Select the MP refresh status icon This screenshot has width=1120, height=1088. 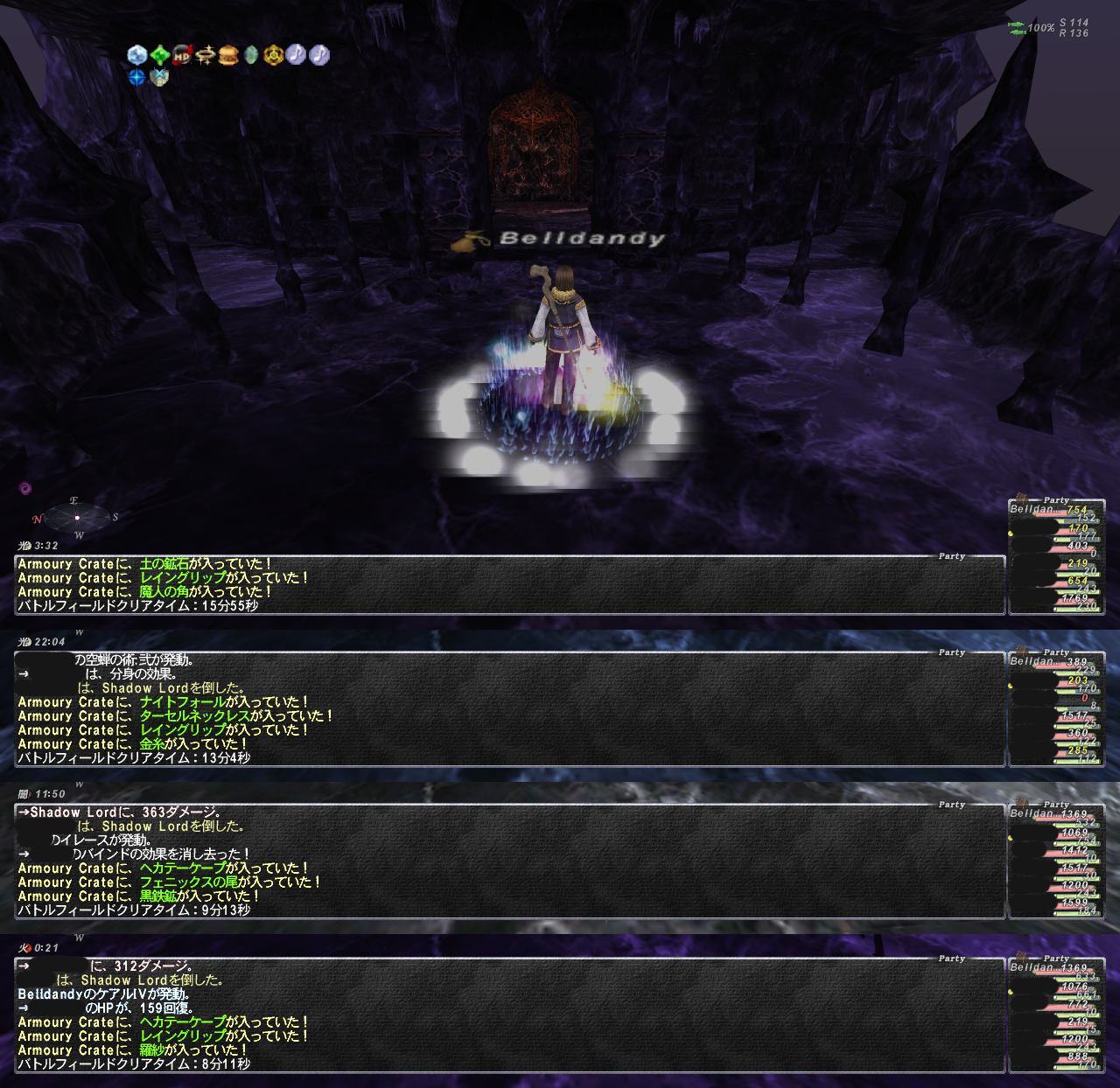coord(183,55)
